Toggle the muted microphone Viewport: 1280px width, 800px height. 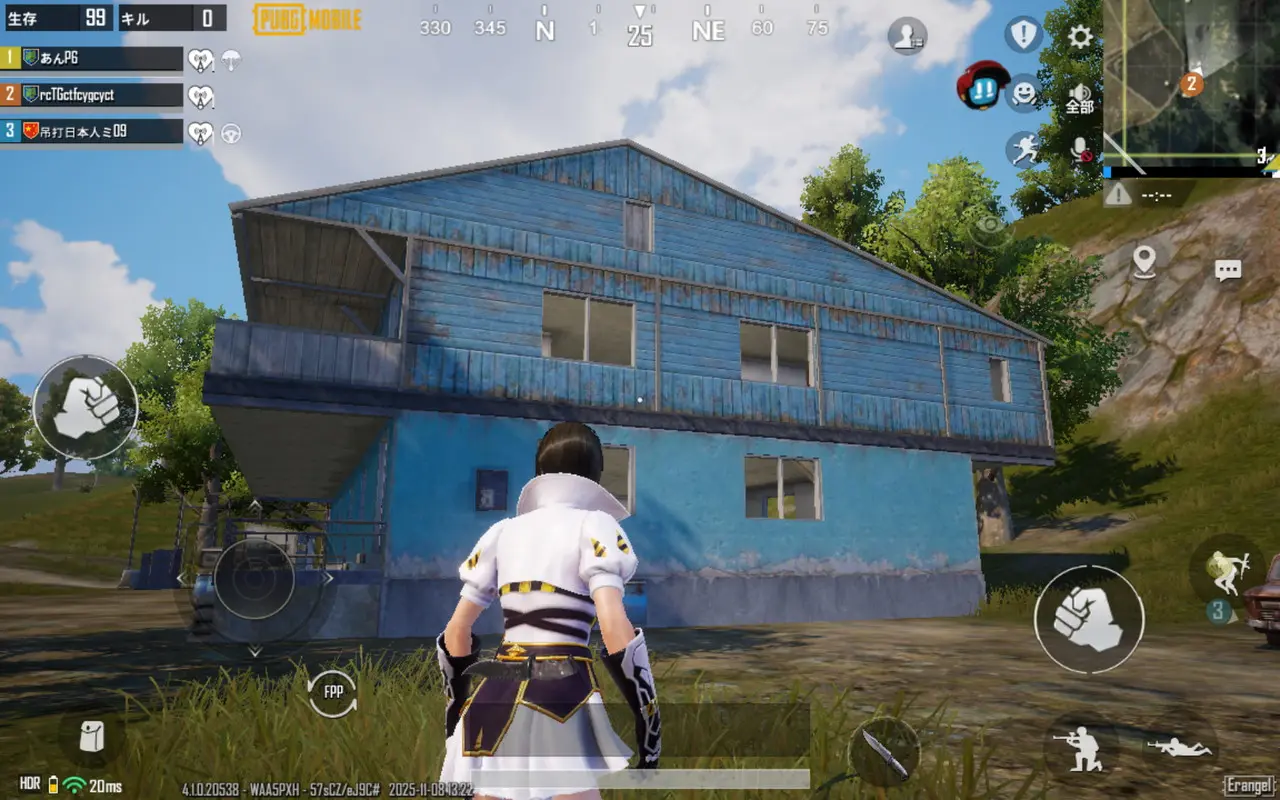pos(1081,150)
